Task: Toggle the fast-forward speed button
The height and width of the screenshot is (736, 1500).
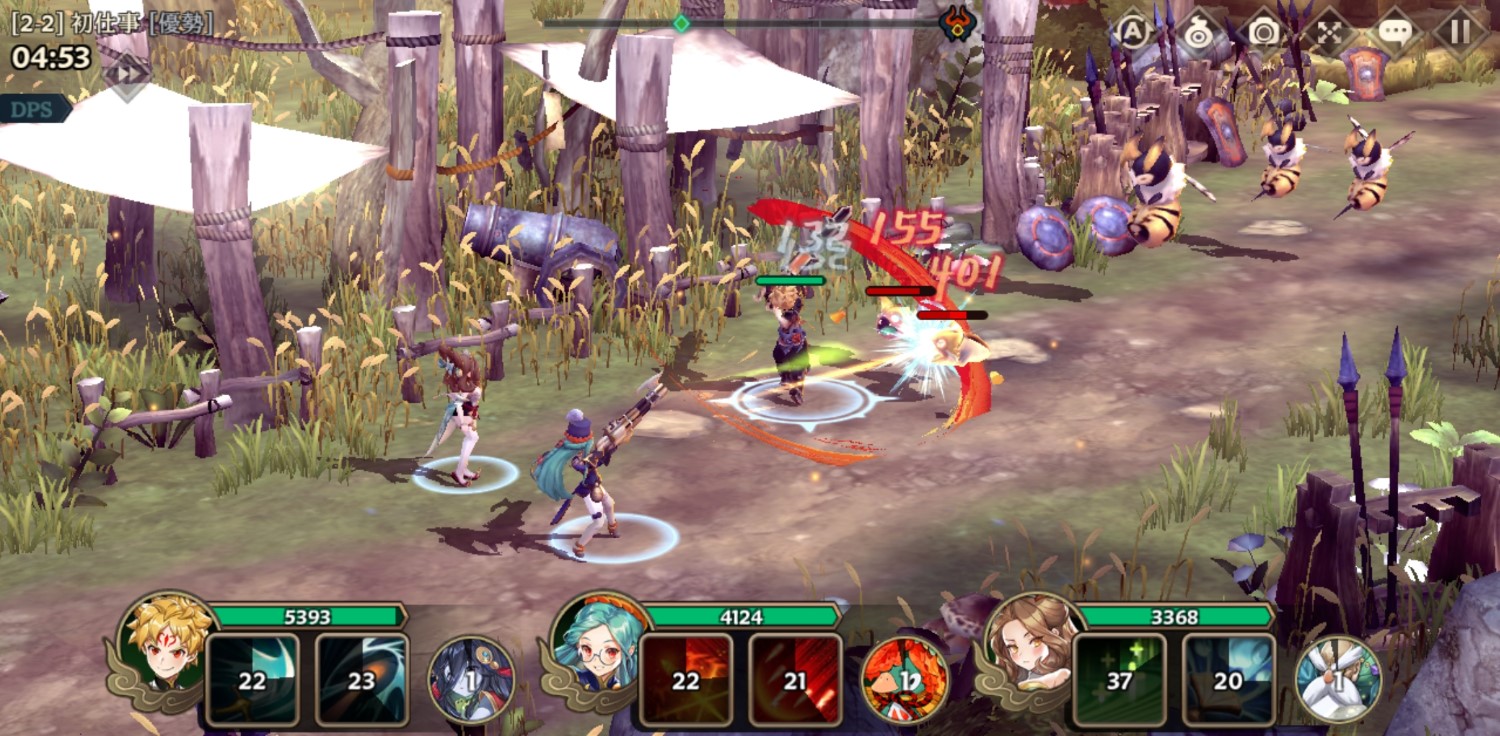Action: (128, 73)
